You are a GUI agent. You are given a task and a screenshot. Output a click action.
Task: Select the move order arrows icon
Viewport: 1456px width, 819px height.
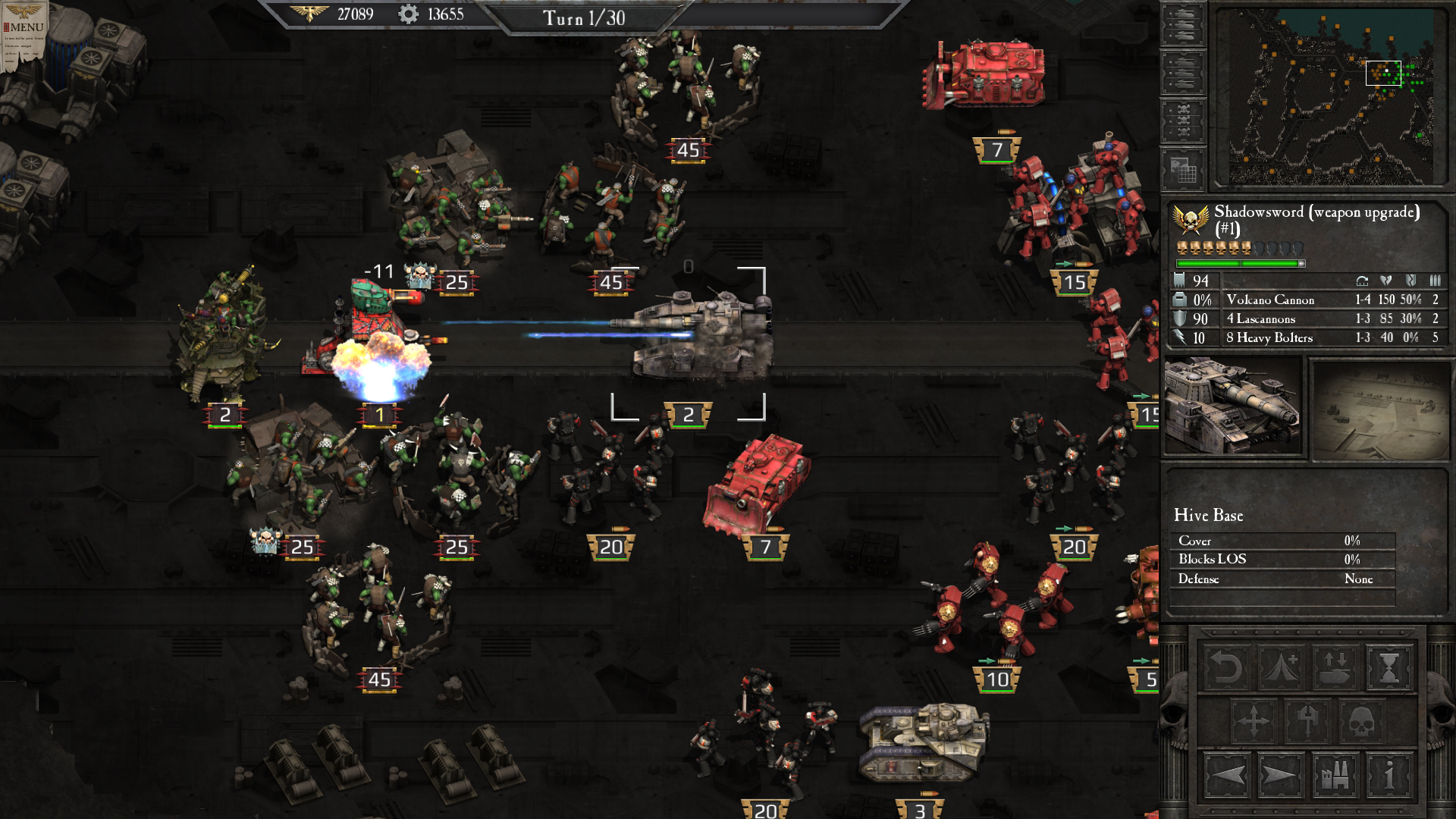(1254, 720)
